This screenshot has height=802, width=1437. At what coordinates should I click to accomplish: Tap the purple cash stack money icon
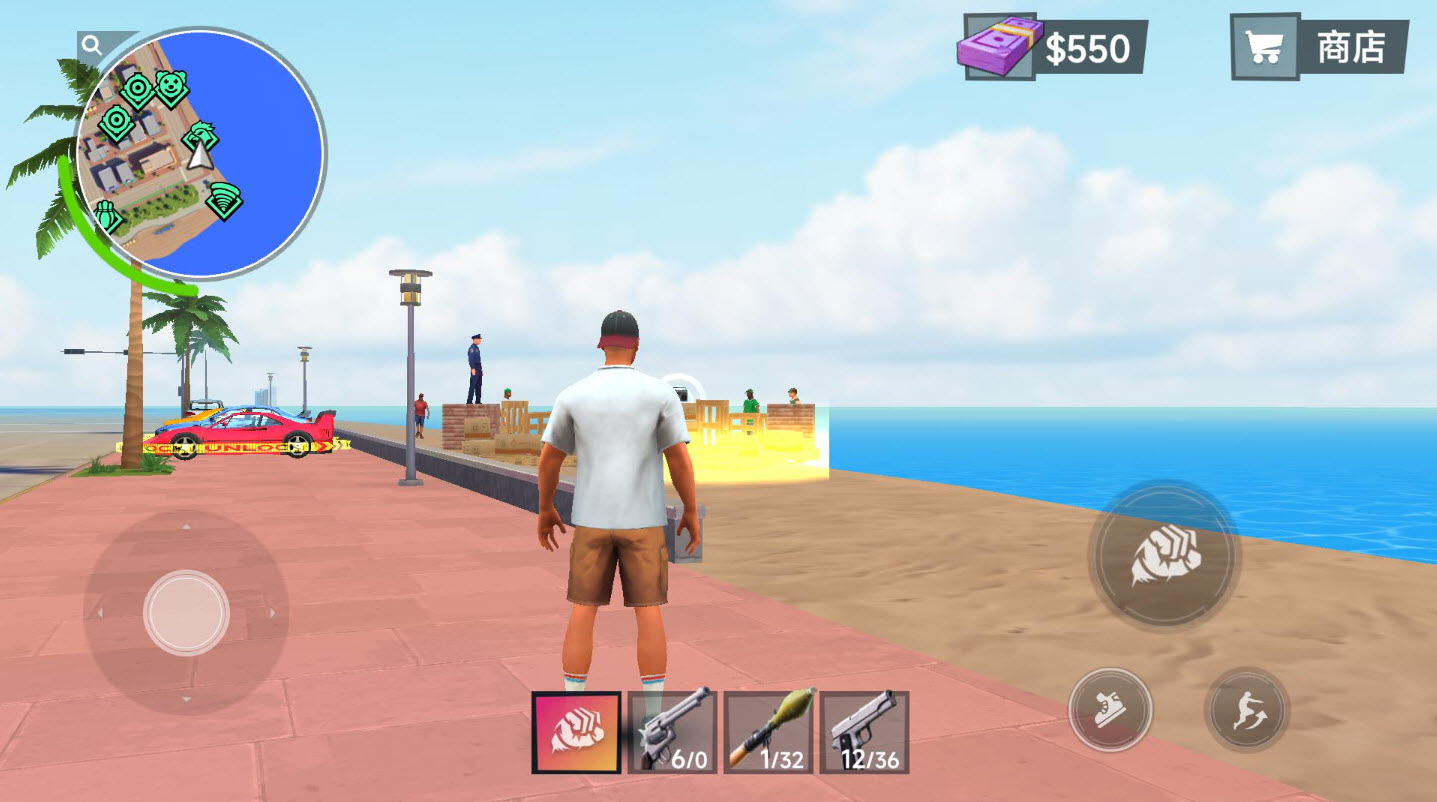999,46
